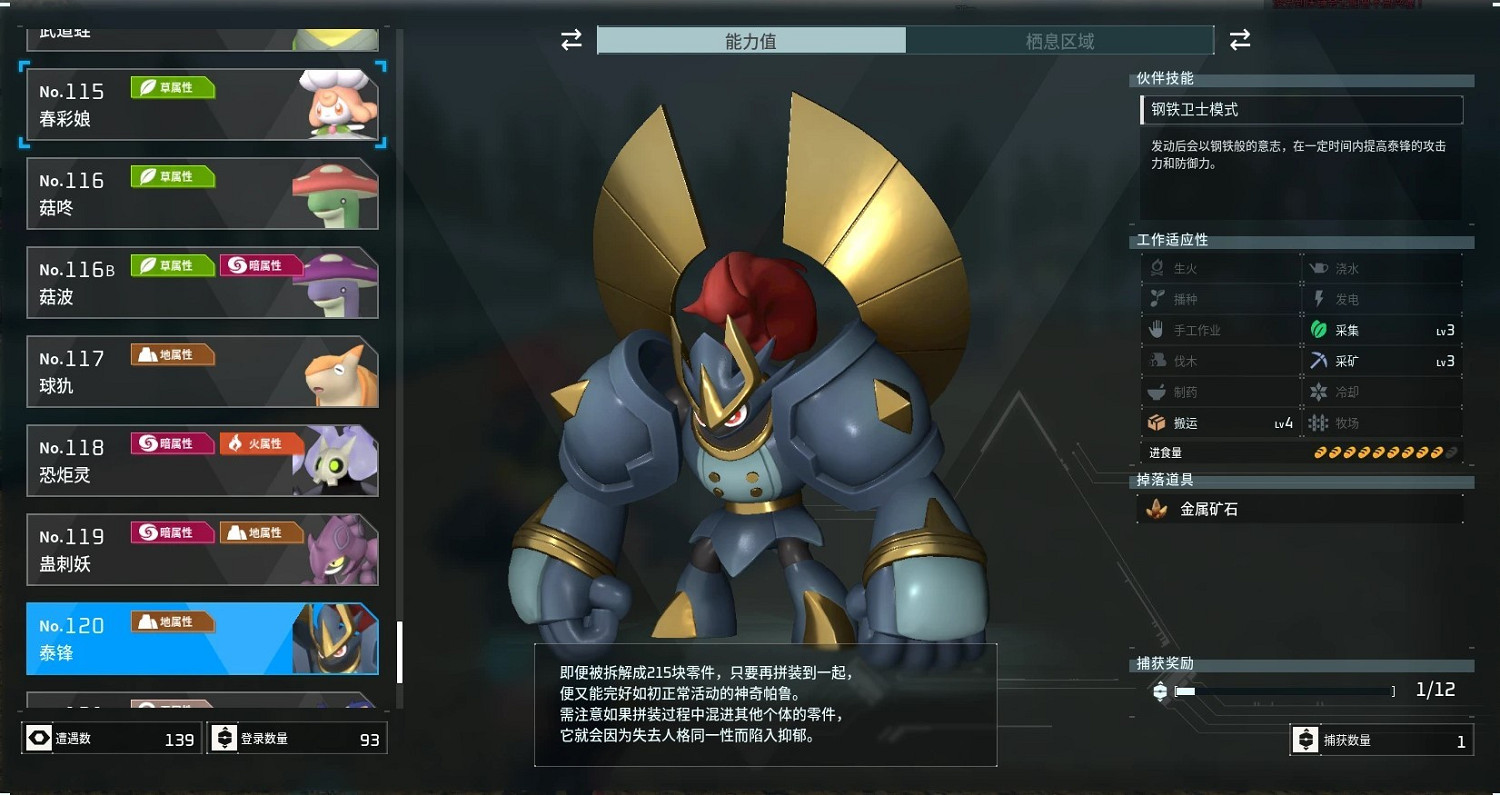Toggle the swap arrows right of 栖息区域
This screenshot has width=1500, height=795.
(x=1239, y=40)
